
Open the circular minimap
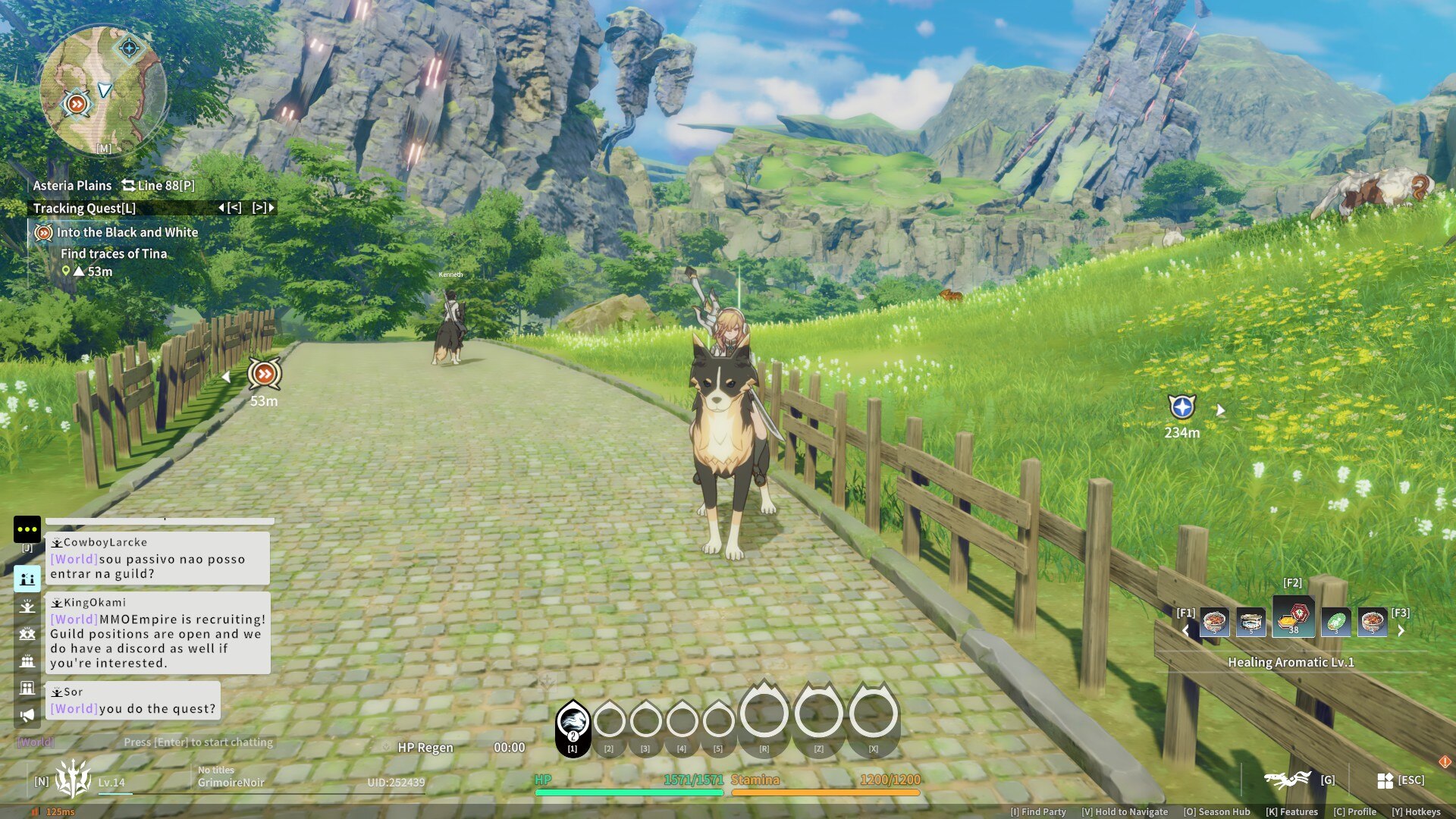pos(102,90)
